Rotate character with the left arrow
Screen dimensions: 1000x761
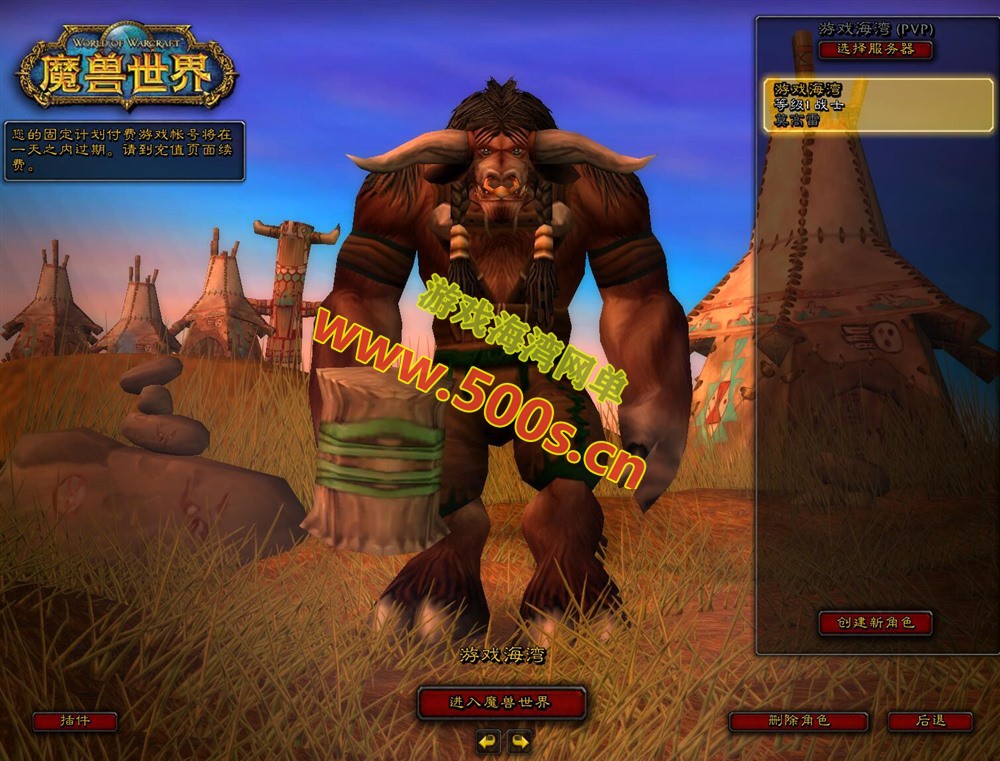pos(487,741)
